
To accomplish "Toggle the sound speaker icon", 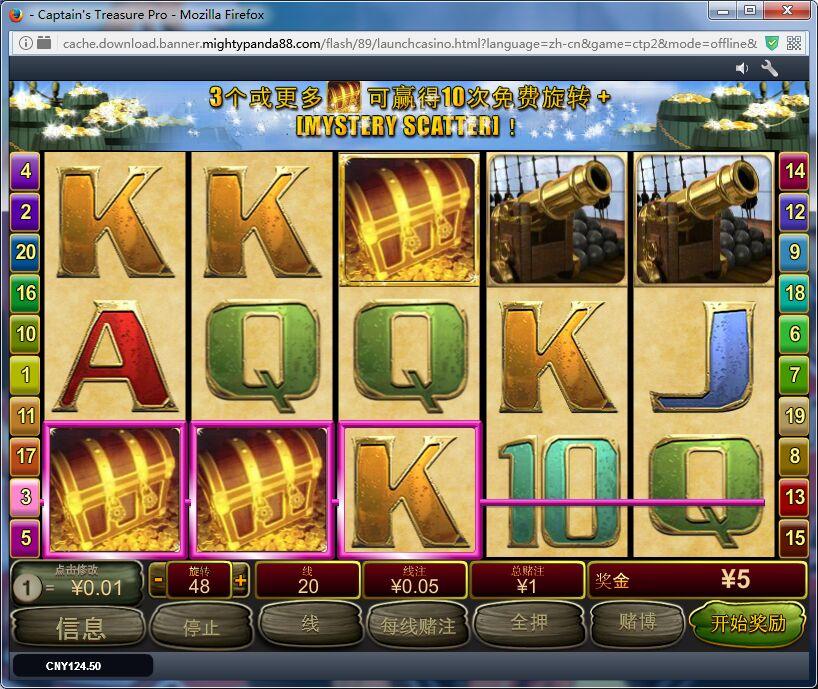I will click(x=742, y=68).
